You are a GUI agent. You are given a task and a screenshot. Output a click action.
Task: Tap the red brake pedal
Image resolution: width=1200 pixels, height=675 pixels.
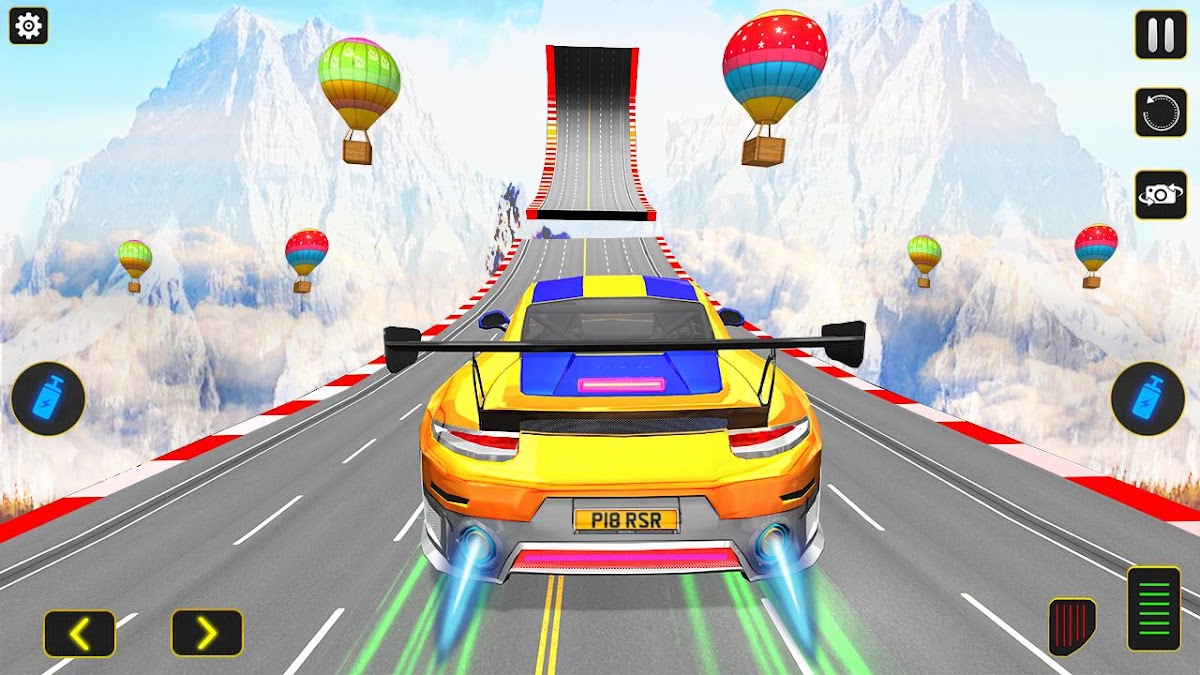point(1072,626)
